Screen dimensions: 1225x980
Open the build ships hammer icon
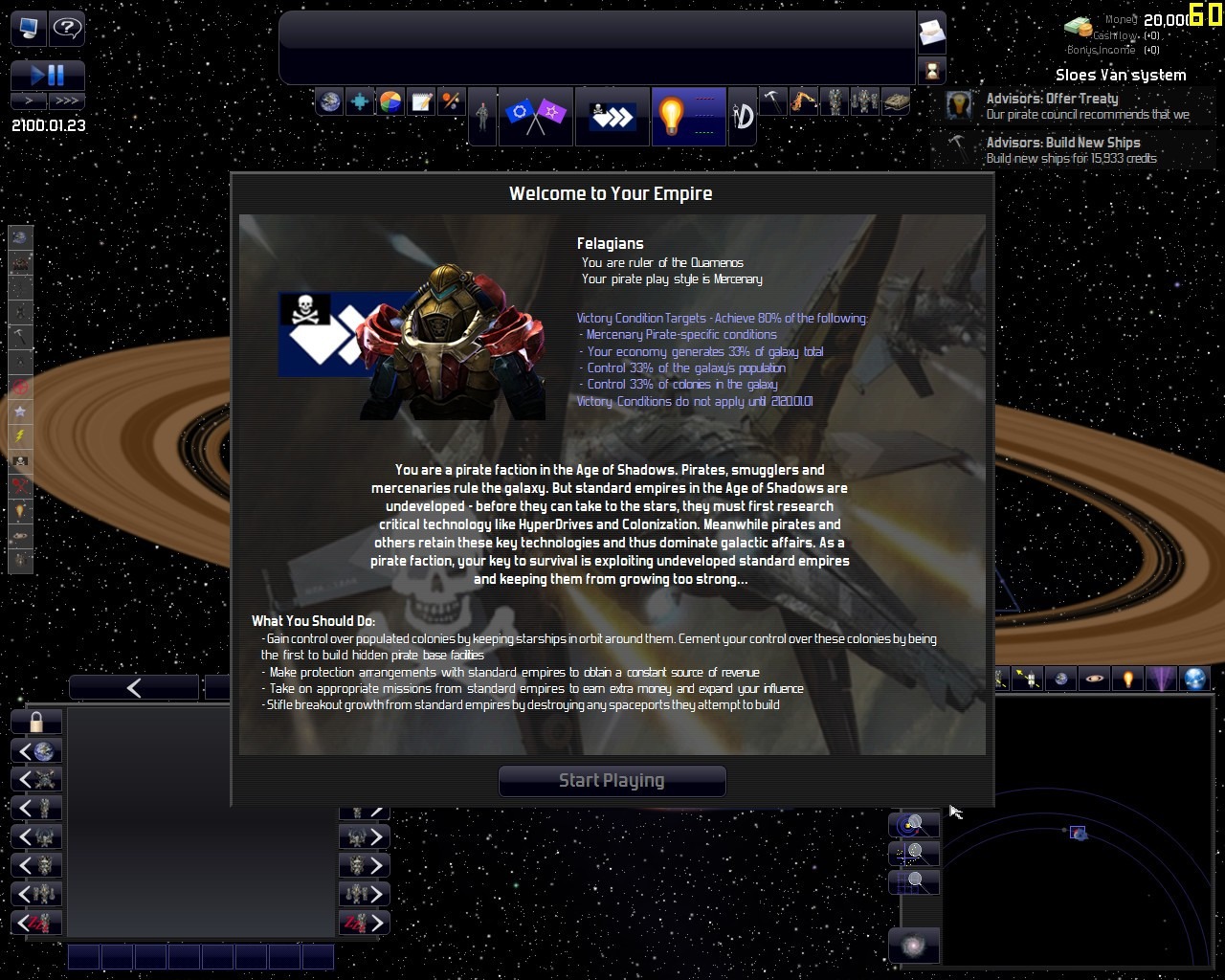click(x=772, y=101)
